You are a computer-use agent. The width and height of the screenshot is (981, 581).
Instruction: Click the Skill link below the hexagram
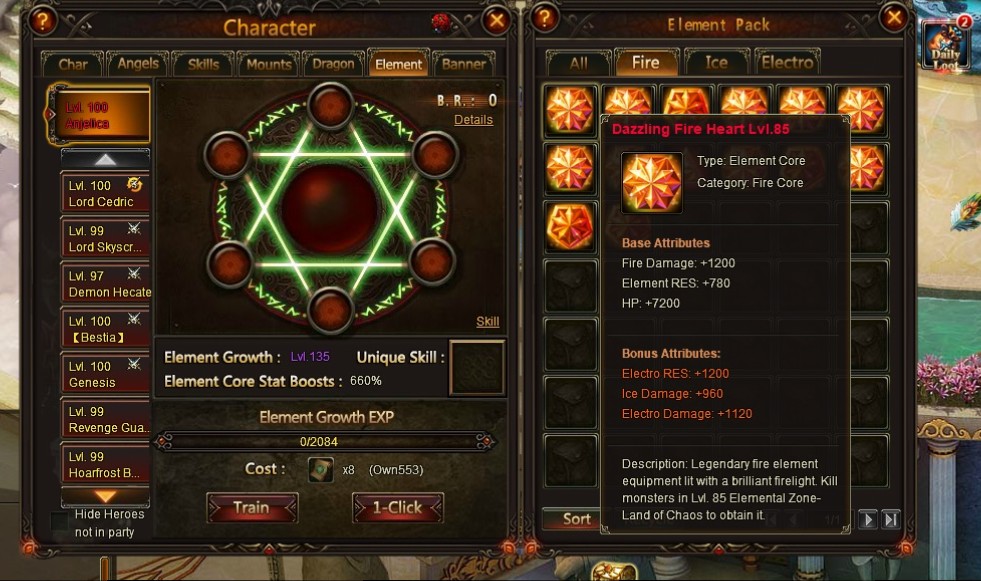(487, 322)
